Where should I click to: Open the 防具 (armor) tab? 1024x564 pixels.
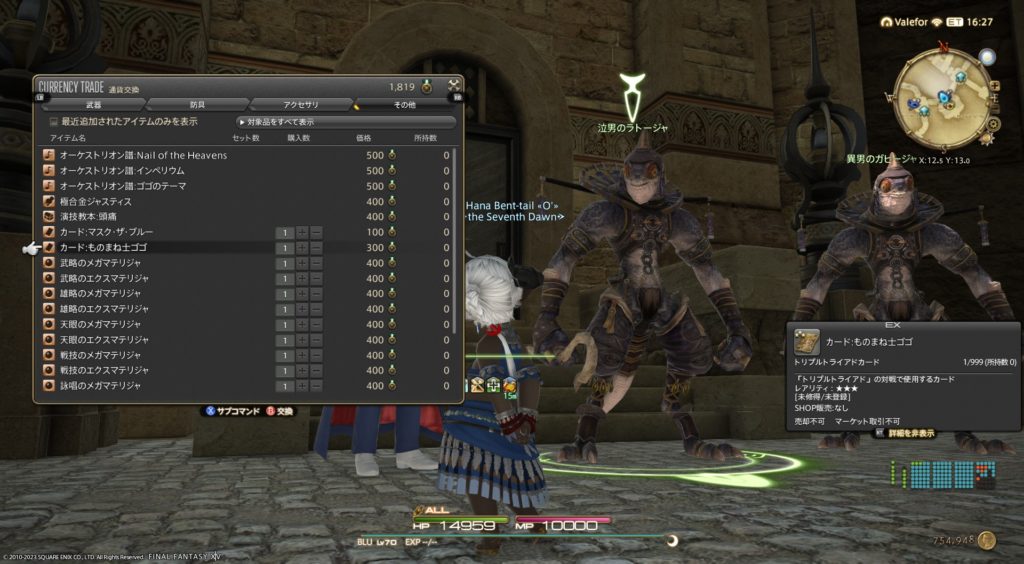coord(197,104)
